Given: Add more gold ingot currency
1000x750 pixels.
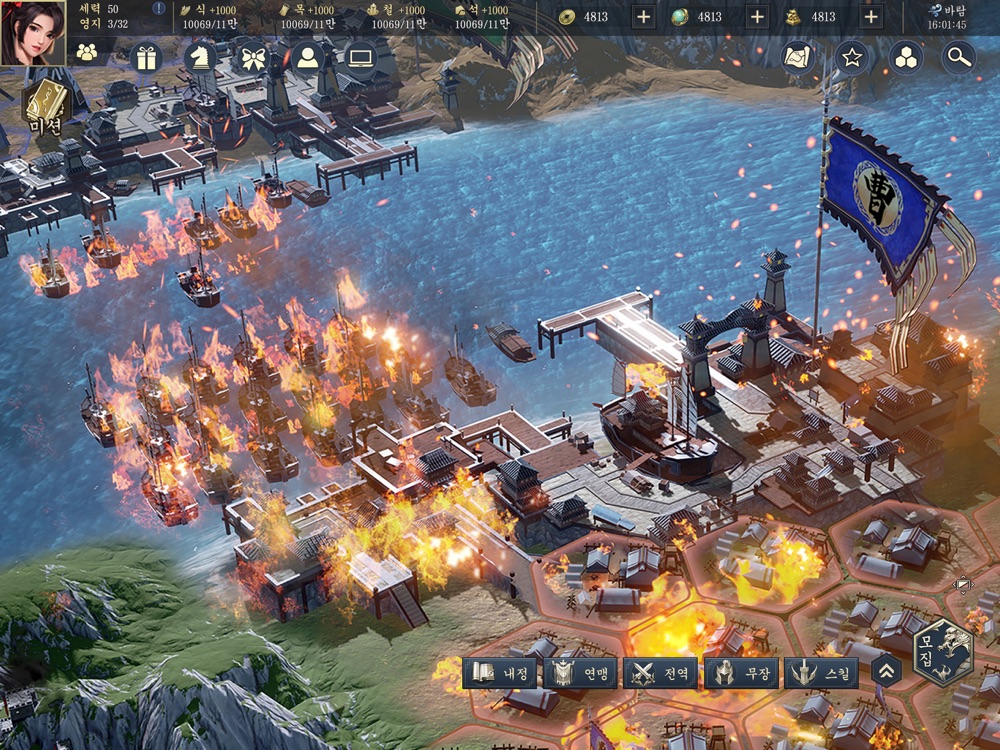Looking at the screenshot, I should [871, 17].
